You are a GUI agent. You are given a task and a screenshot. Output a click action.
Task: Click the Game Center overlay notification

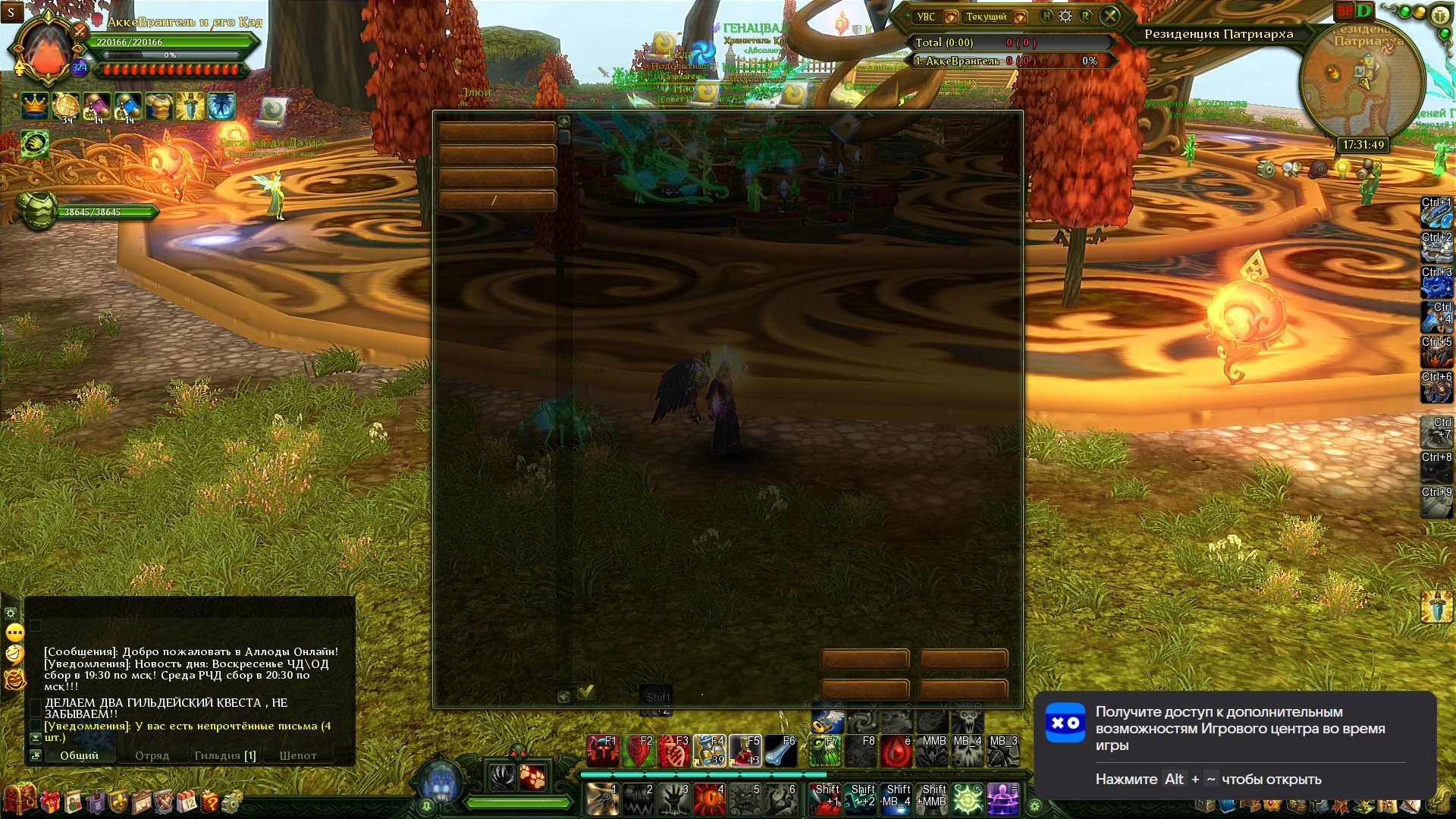(1235, 745)
